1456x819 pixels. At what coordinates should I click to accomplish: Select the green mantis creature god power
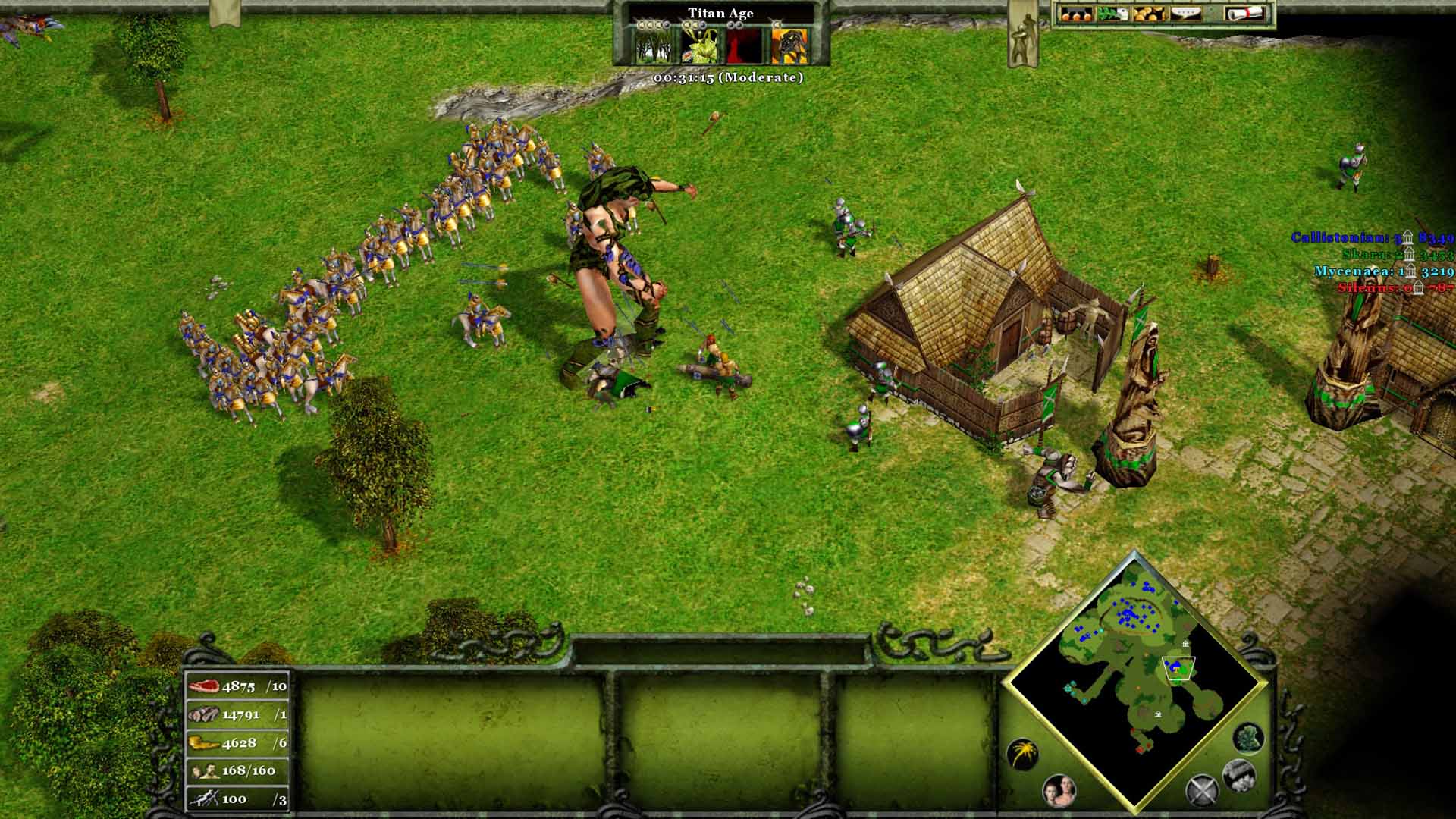click(699, 46)
